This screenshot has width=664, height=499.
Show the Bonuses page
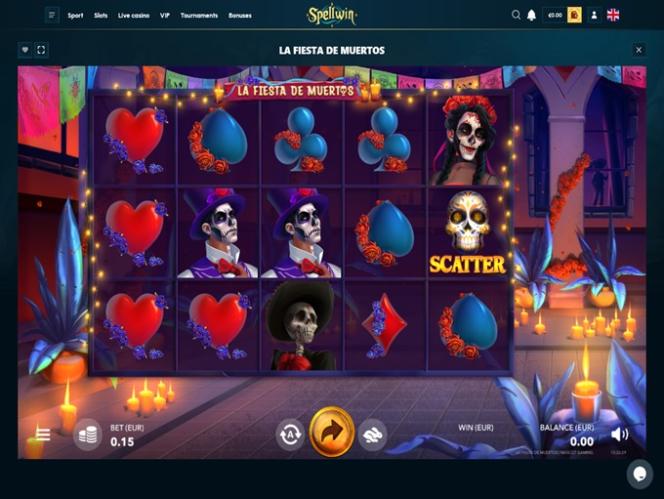point(240,16)
